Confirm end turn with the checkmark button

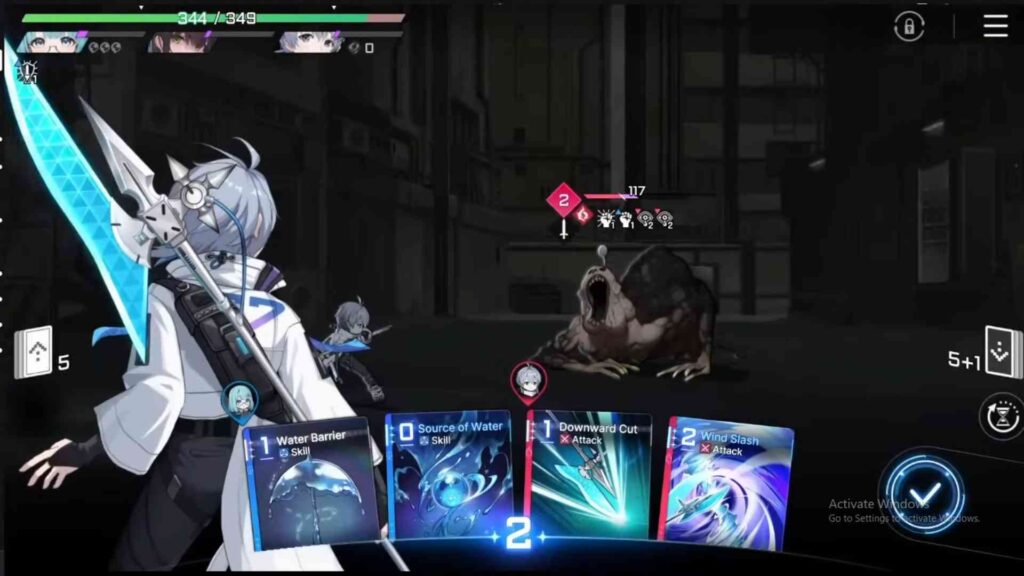(924, 493)
